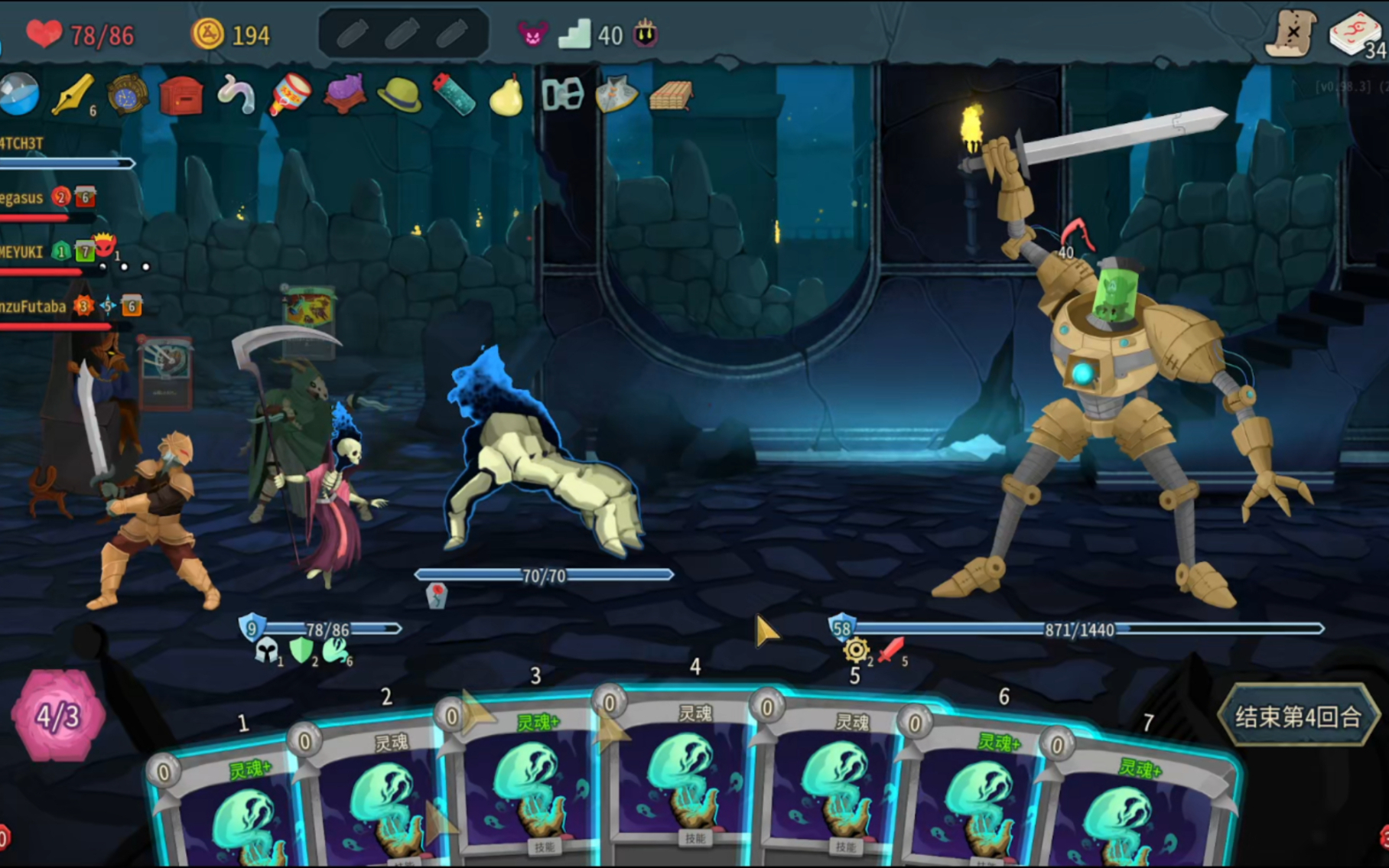Check the wooden planks relic
The width and height of the screenshot is (1389, 868).
pyautogui.click(x=670, y=96)
